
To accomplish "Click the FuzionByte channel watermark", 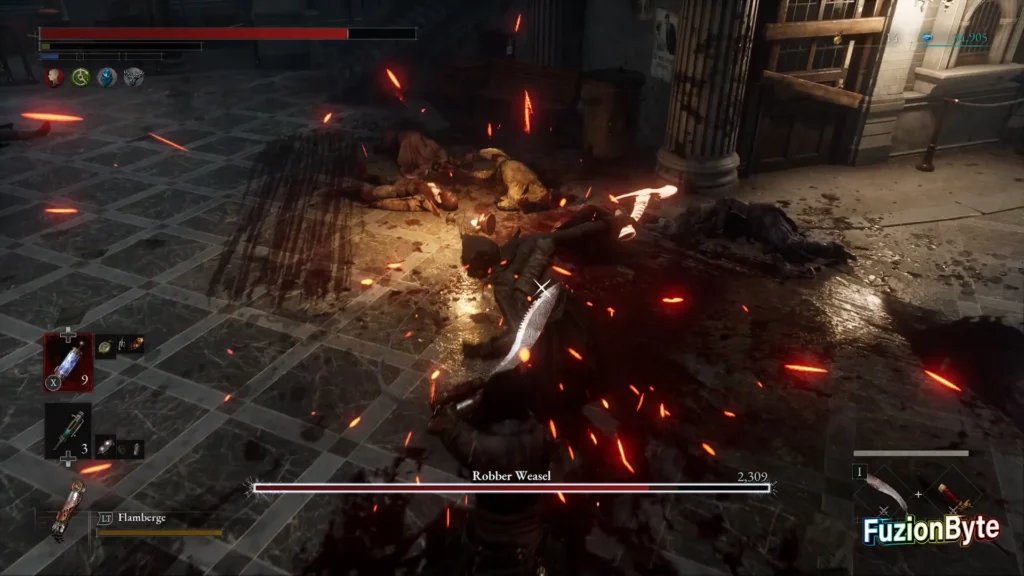I will 932,530.
